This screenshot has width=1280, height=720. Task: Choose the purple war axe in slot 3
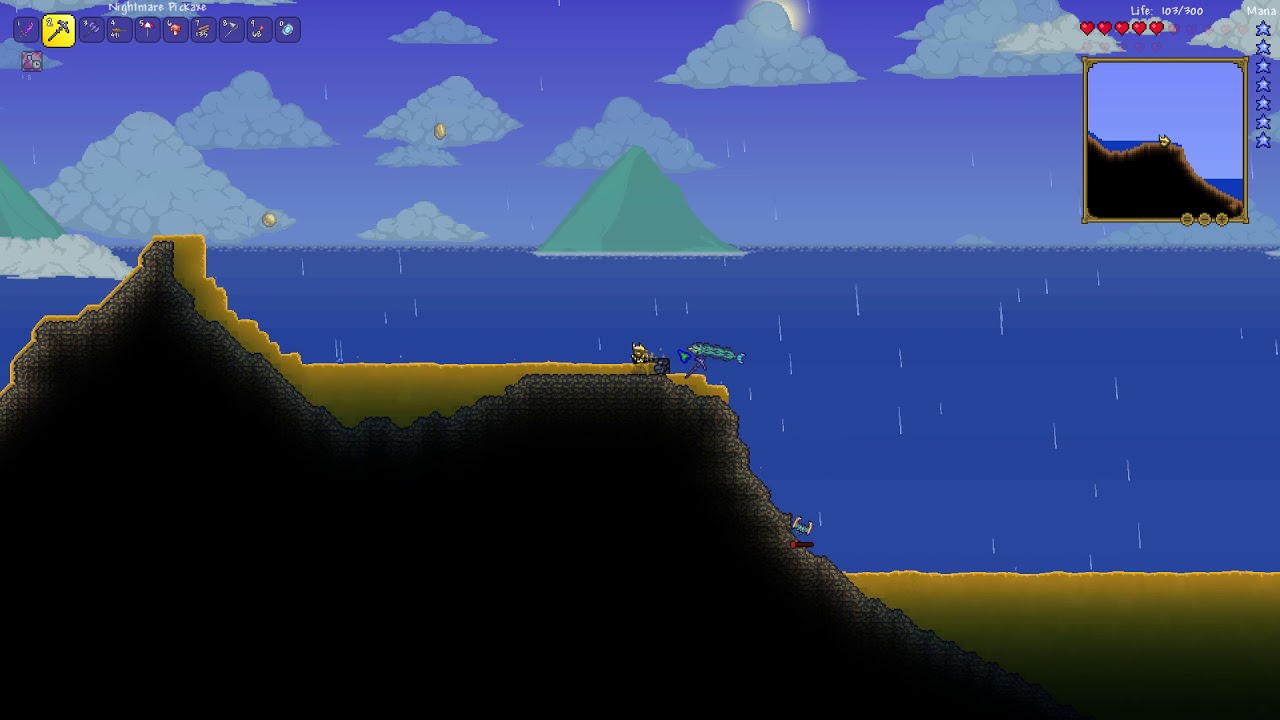(x=91, y=30)
